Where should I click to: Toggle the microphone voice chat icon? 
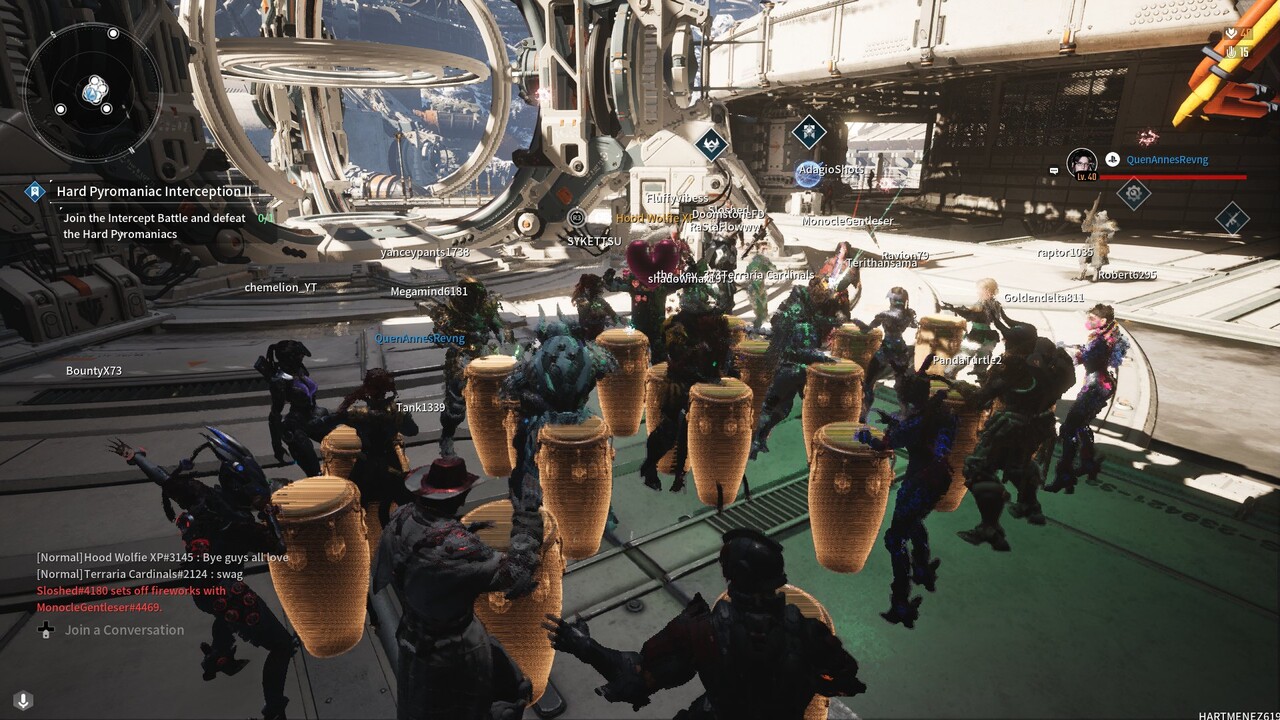coord(24,700)
